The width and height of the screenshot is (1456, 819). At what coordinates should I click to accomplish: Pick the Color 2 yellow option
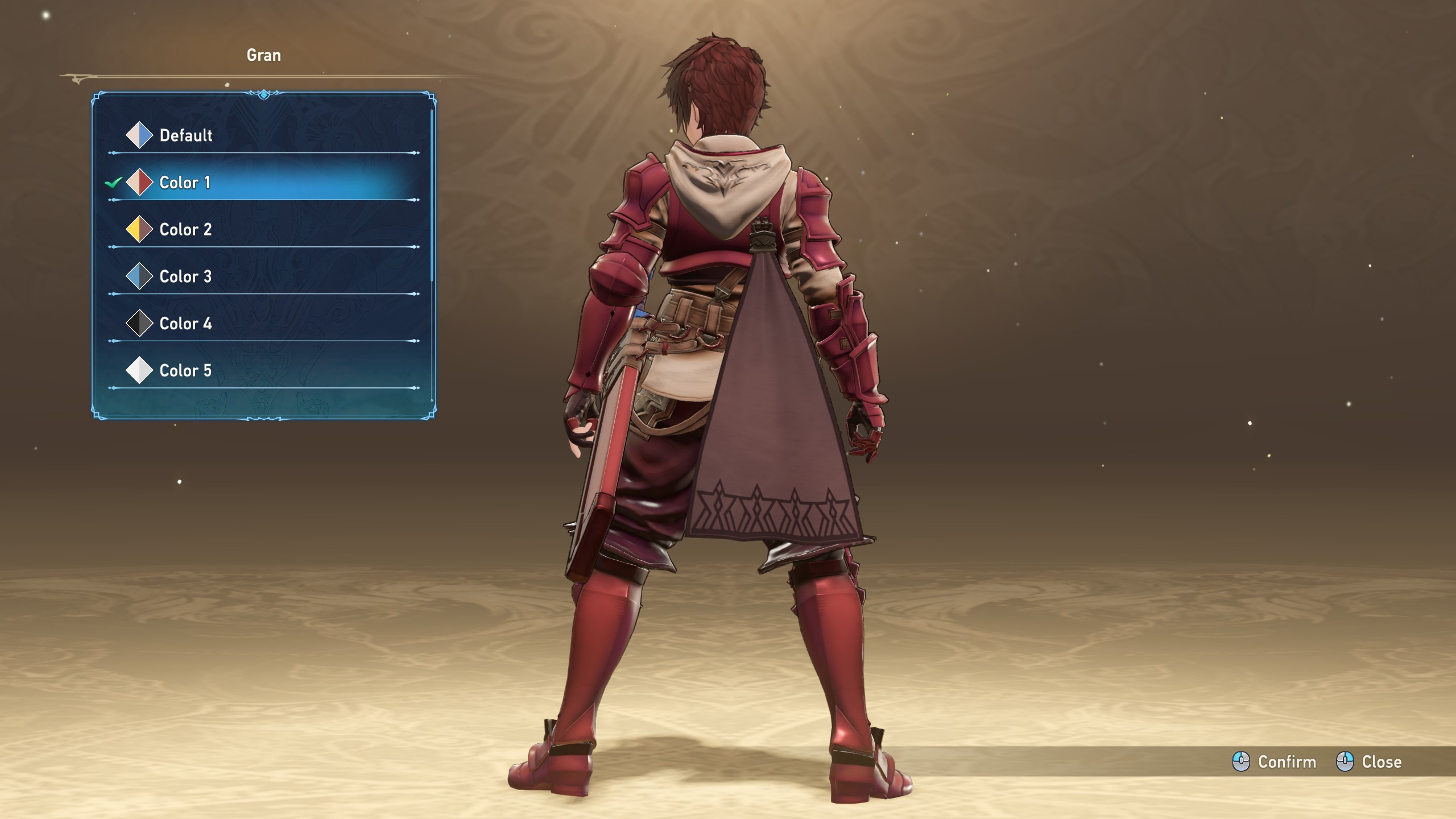pyautogui.click(x=185, y=230)
